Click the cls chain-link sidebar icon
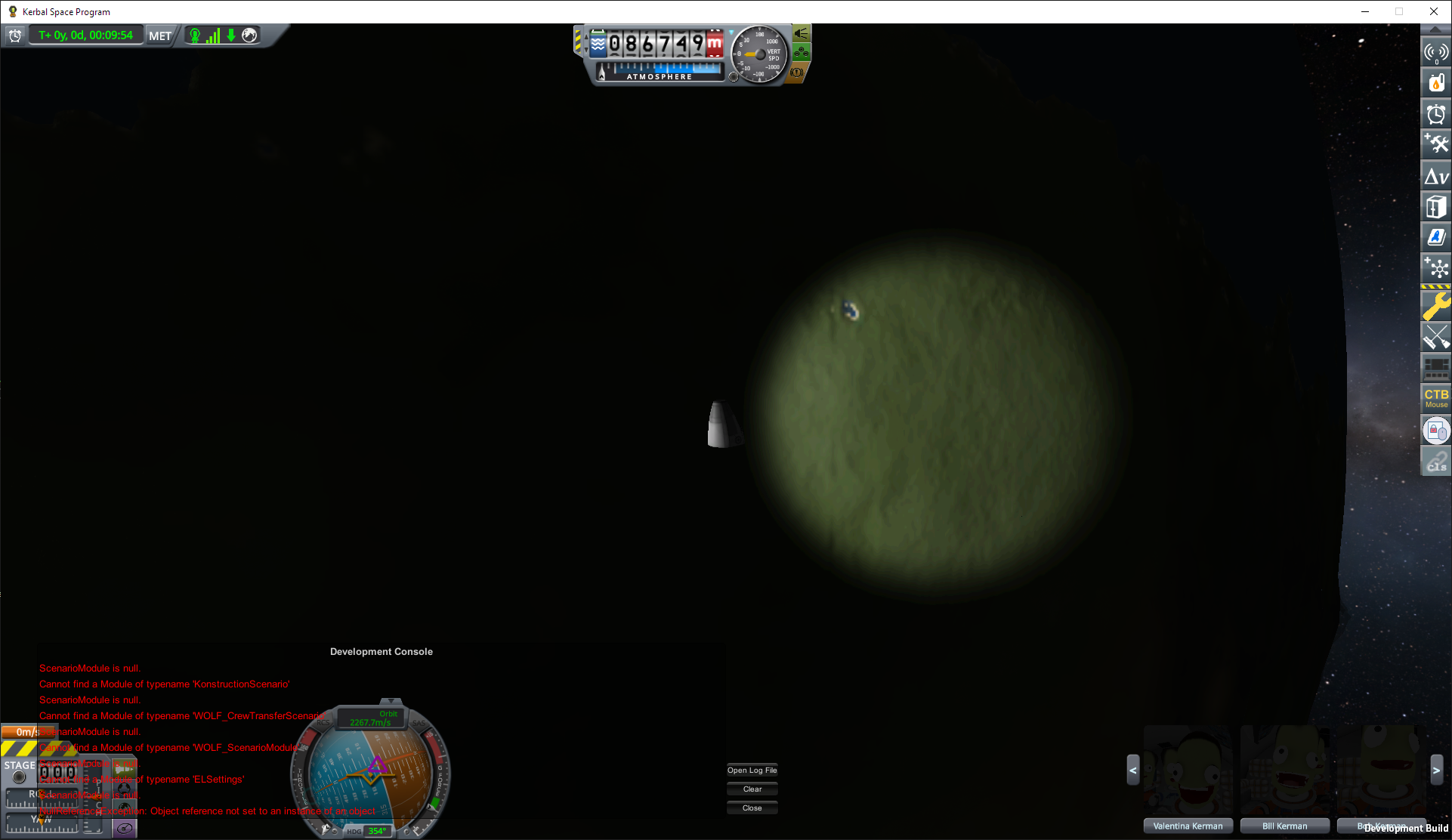This screenshot has width=1452, height=840. (x=1436, y=461)
